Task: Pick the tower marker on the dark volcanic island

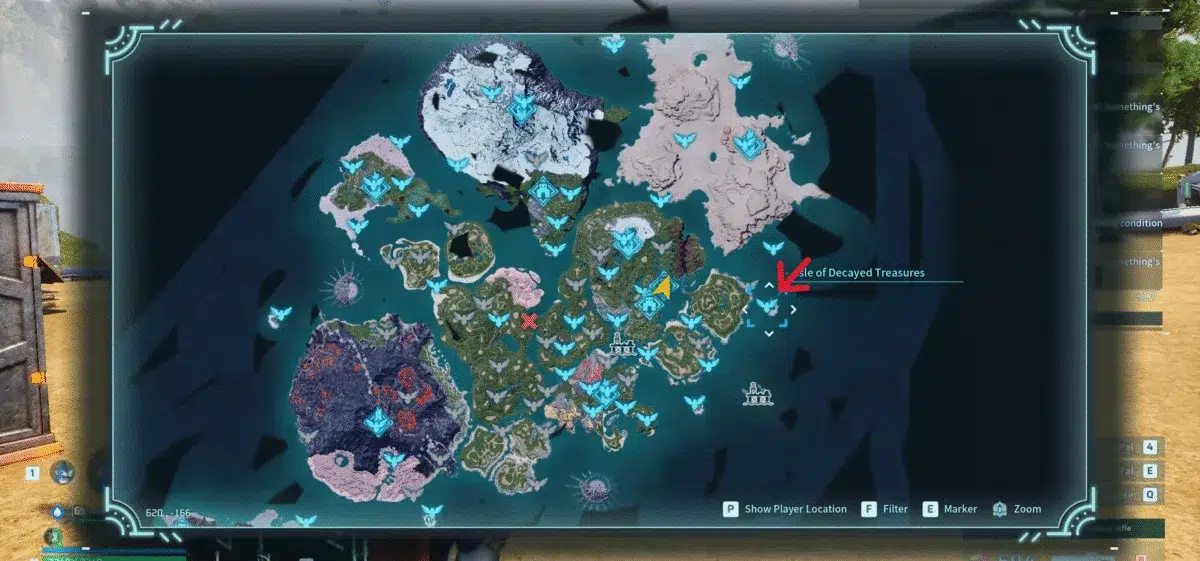Action: 378,421
